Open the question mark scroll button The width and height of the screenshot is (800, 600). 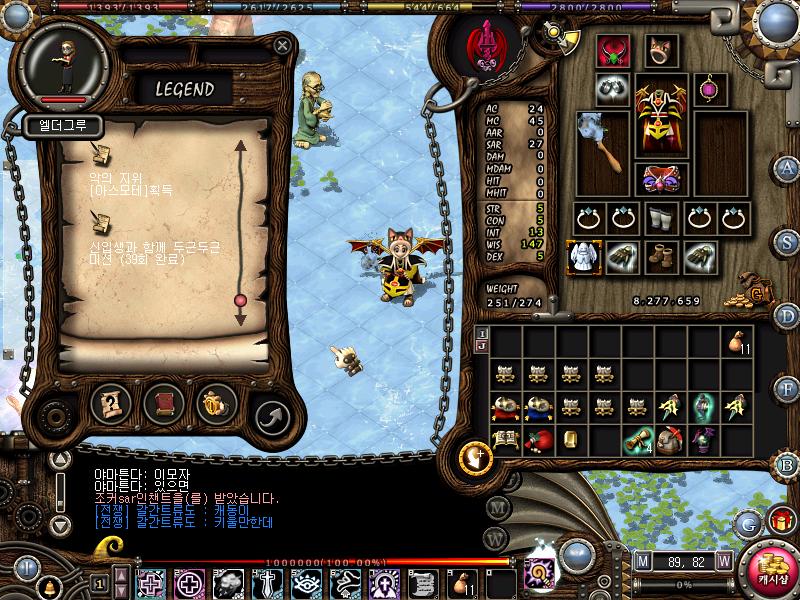point(110,403)
